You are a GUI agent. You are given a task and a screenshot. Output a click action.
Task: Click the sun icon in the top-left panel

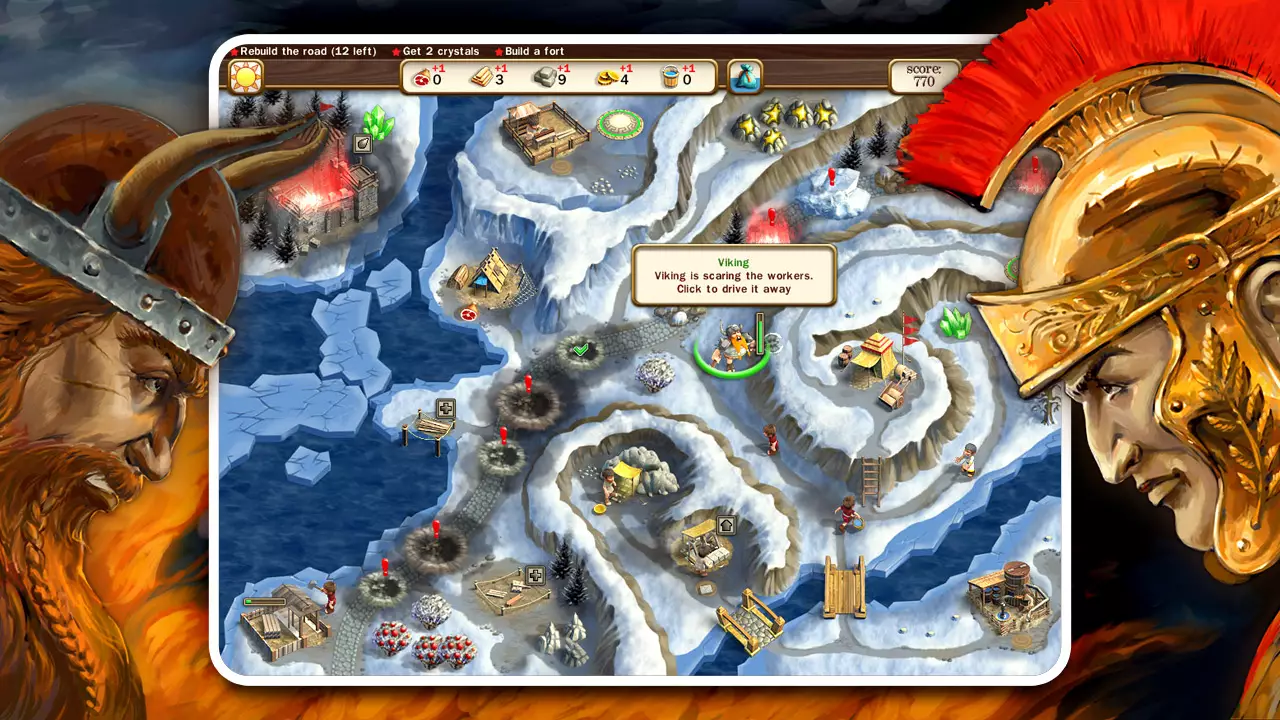(x=247, y=74)
